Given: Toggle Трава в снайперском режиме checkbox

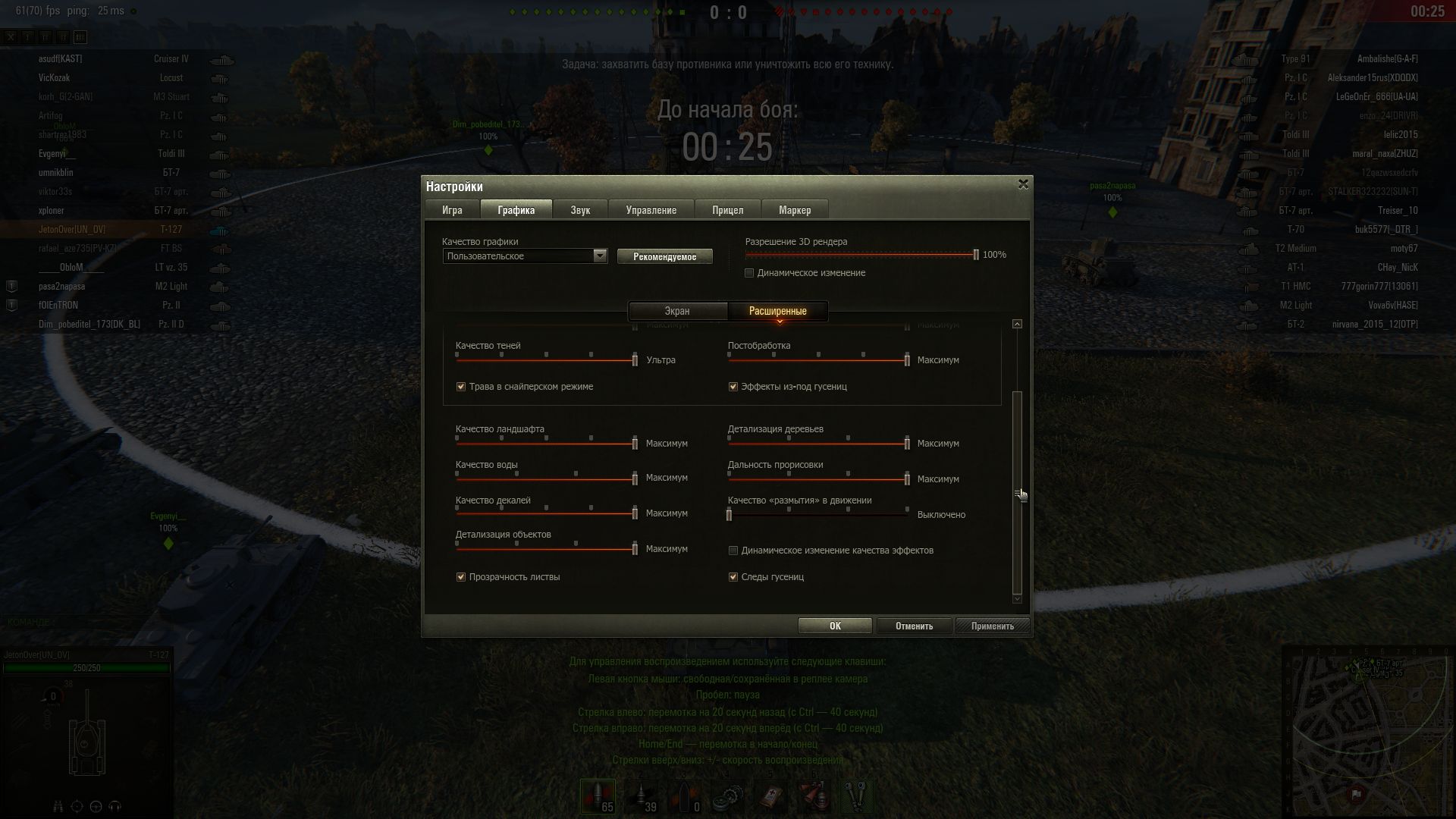Looking at the screenshot, I should point(461,387).
